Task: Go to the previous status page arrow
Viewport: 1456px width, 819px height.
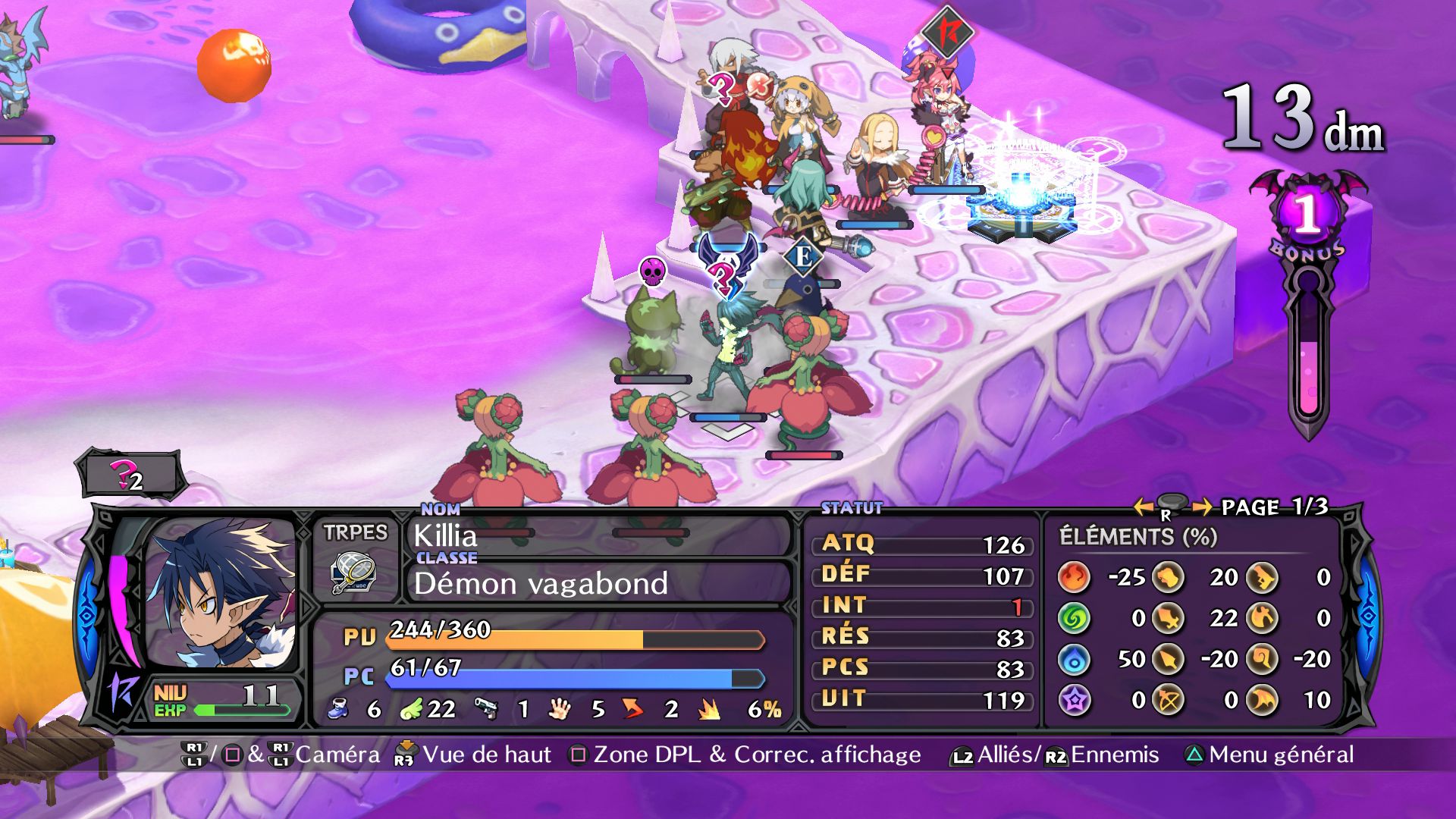Action: pos(1143,506)
